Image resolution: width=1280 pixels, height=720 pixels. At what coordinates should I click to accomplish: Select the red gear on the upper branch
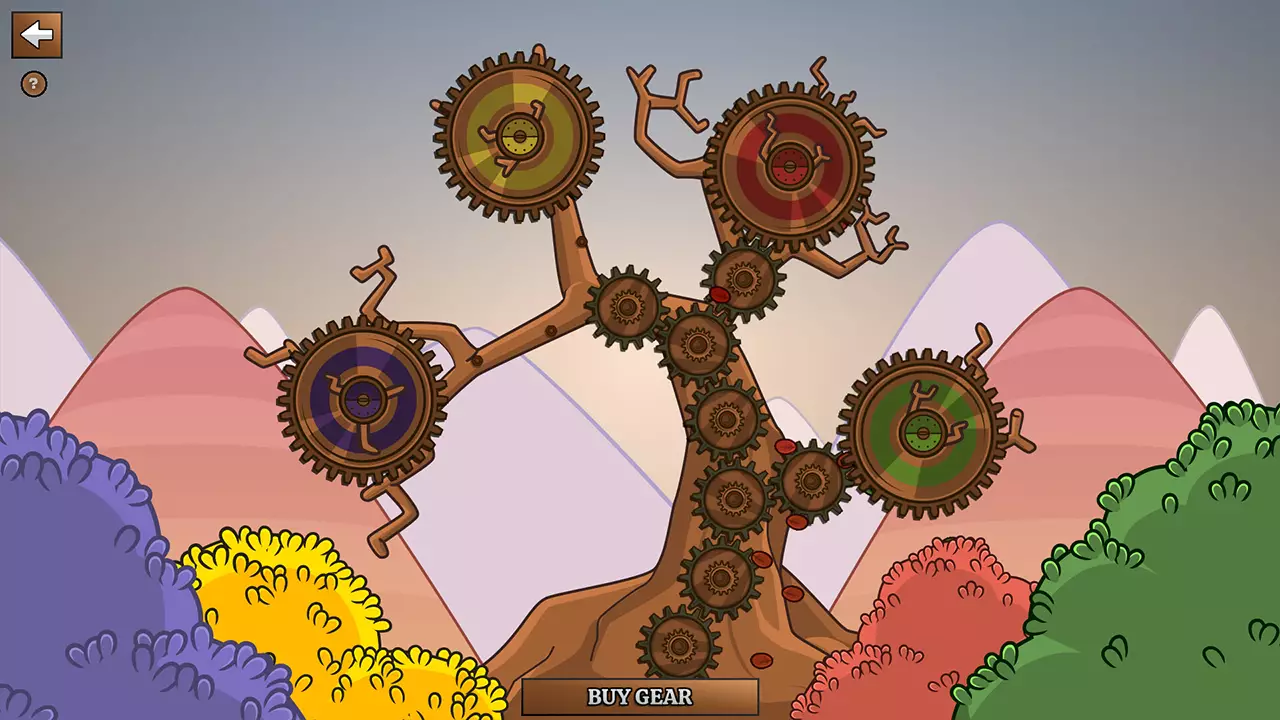(x=790, y=165)
